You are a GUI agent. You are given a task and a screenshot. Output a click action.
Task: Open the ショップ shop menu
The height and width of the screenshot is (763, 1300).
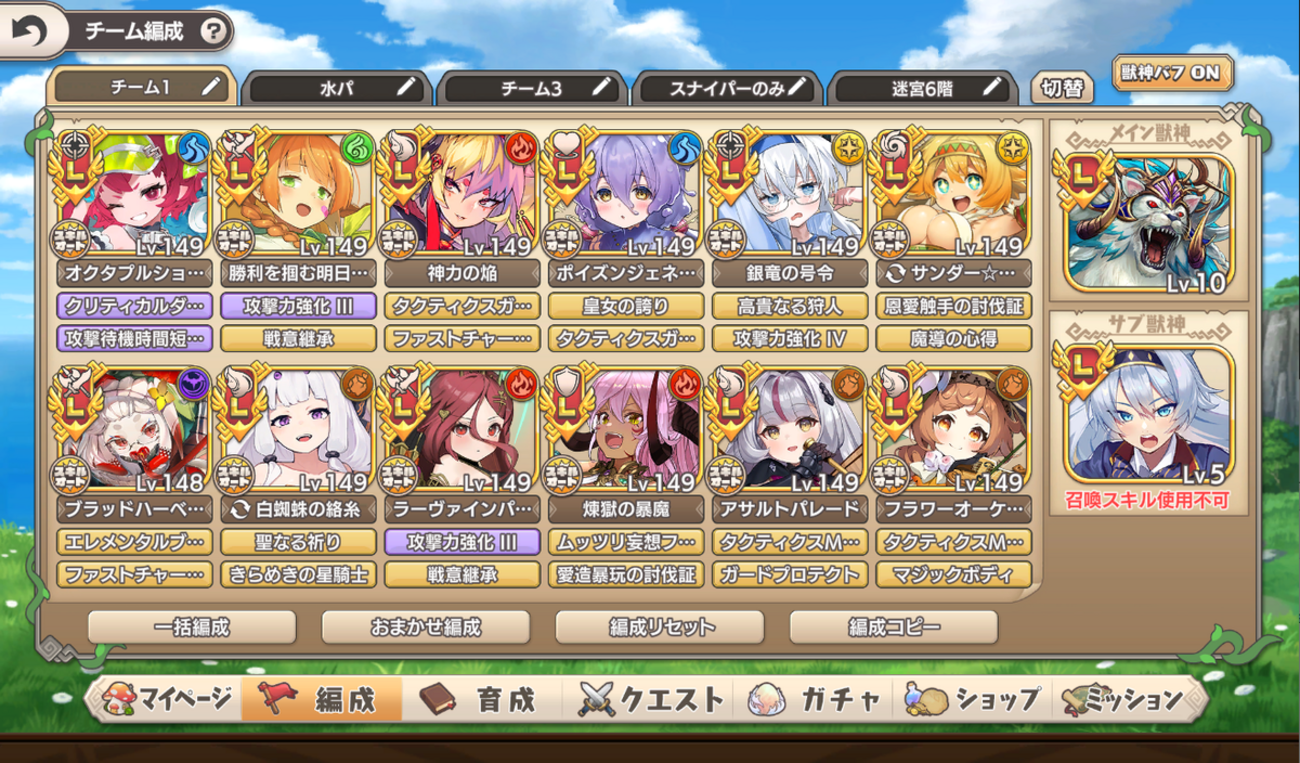point(974,698)
